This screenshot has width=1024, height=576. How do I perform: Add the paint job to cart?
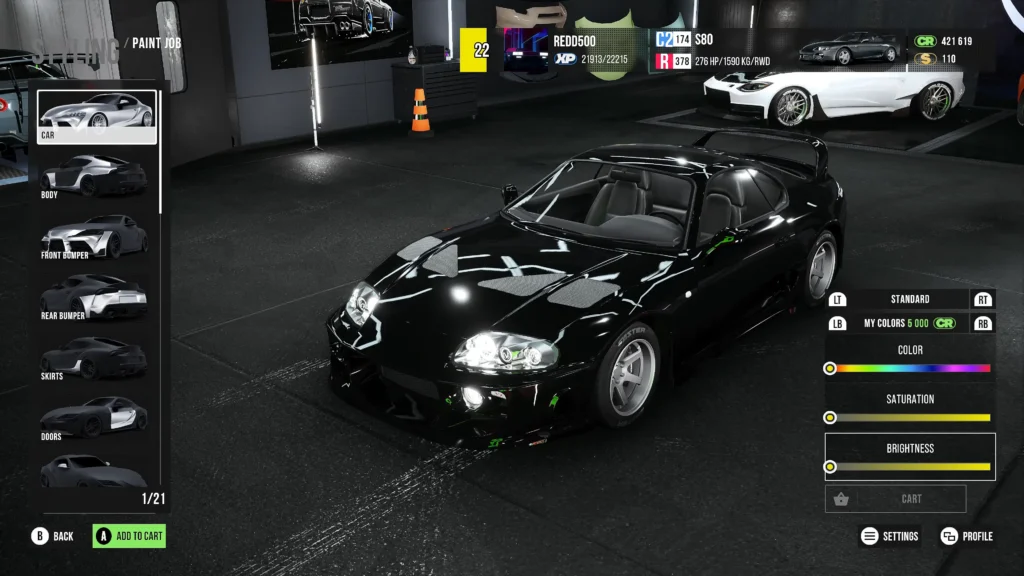click(x=129, y=536)
